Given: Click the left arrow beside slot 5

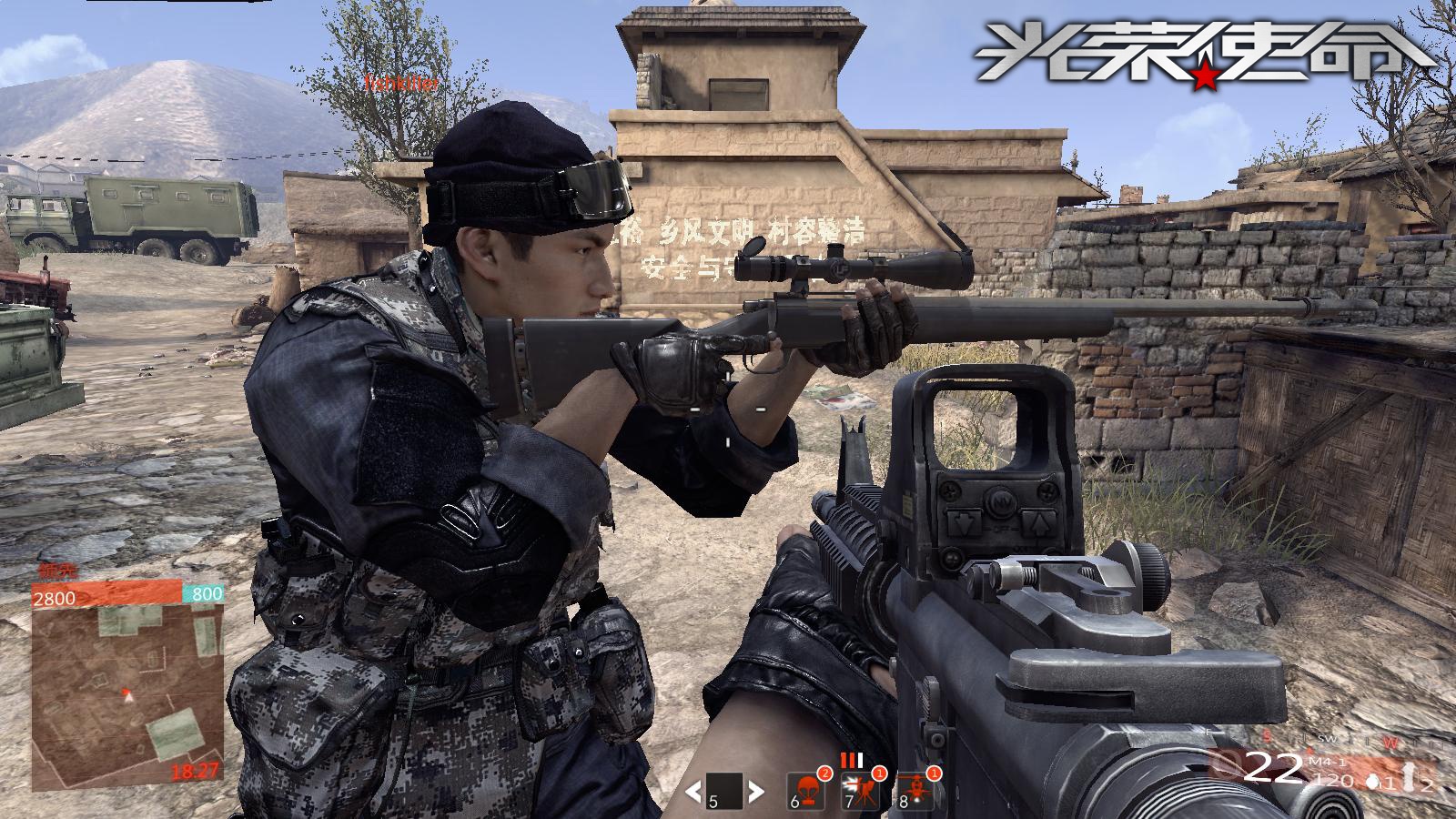Looking at the screenshot, I should [693, 791].
